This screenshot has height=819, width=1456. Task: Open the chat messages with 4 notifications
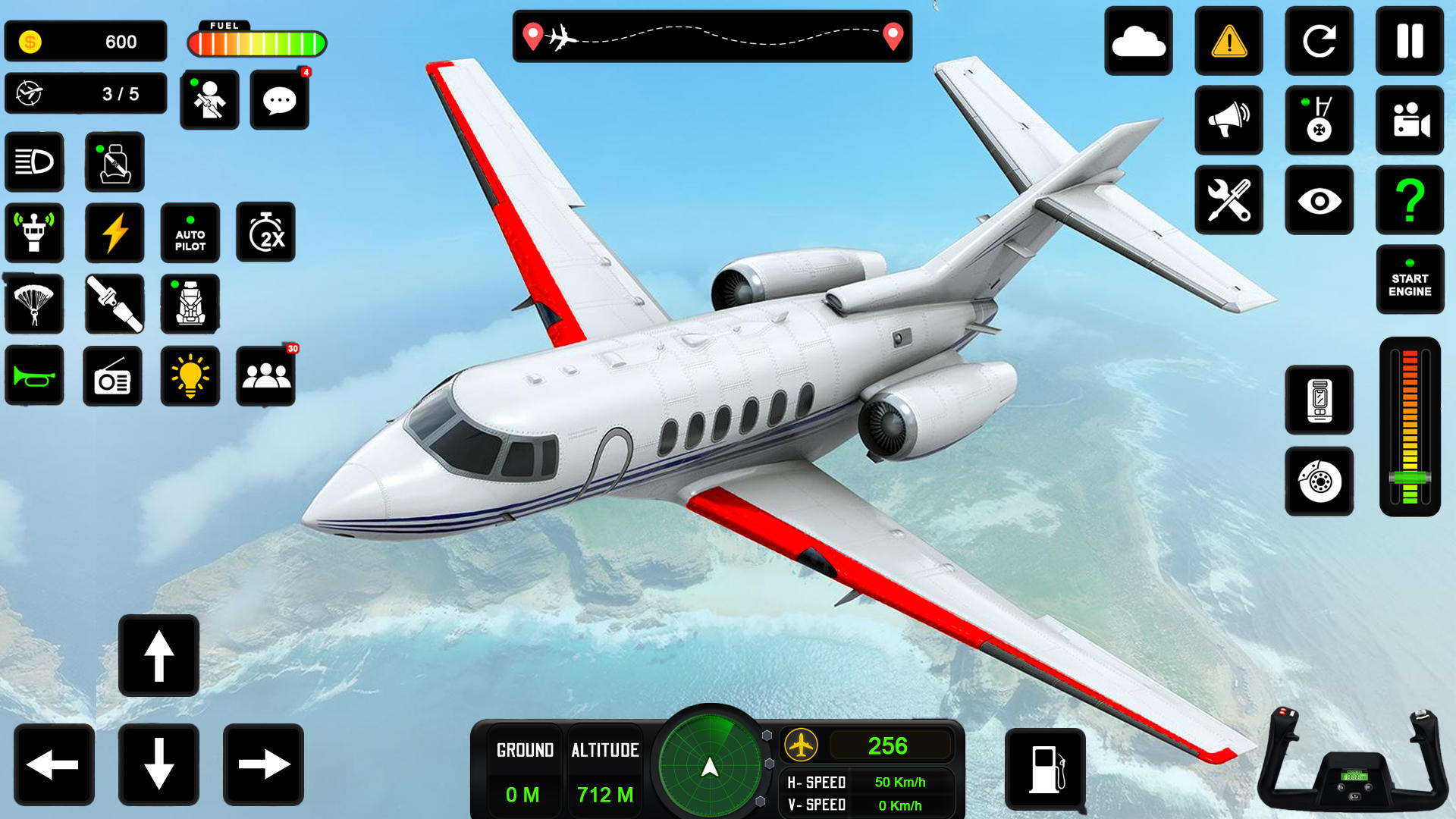(x=279, y=99)
